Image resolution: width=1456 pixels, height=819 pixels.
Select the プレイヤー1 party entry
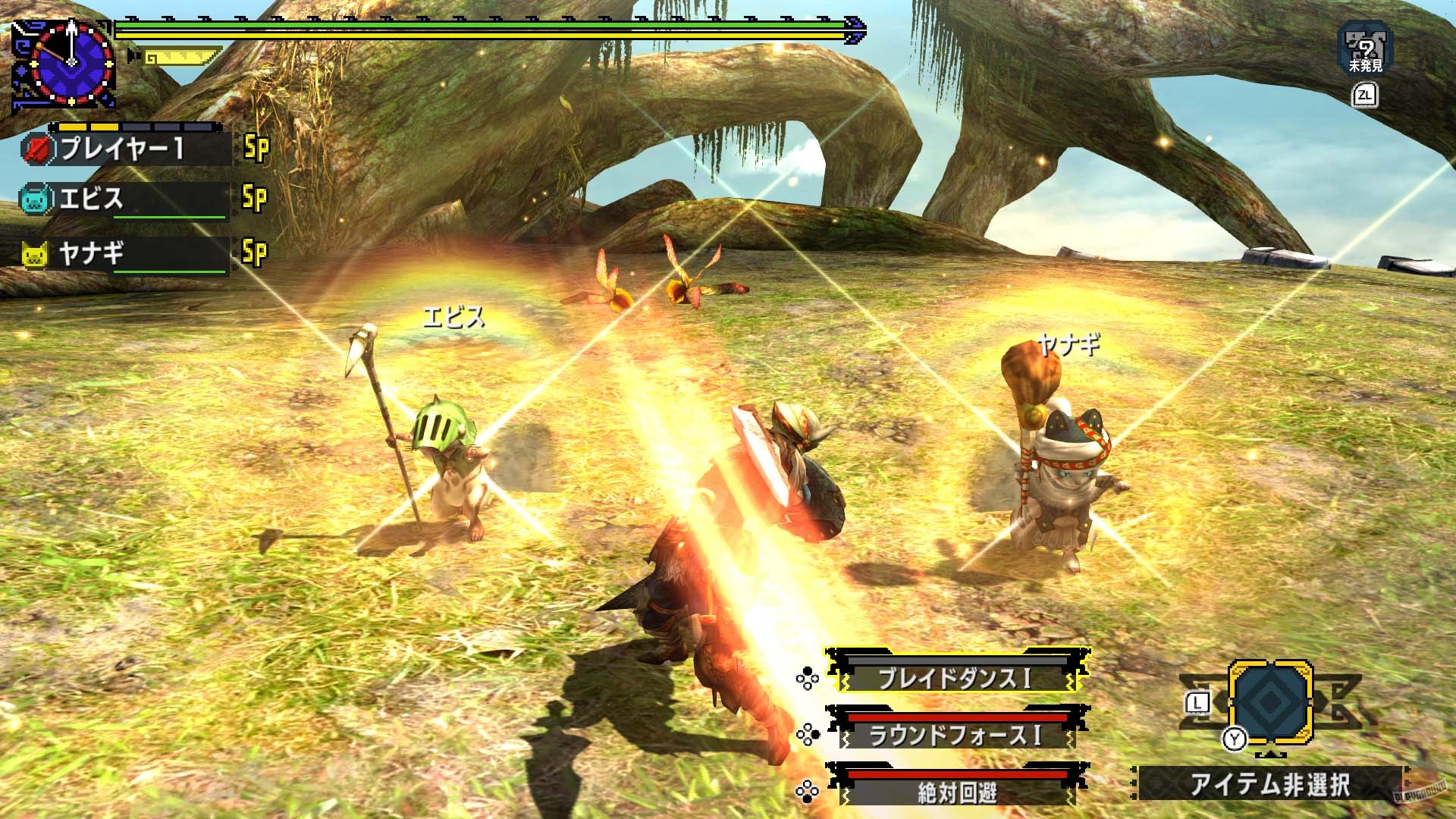125,149
